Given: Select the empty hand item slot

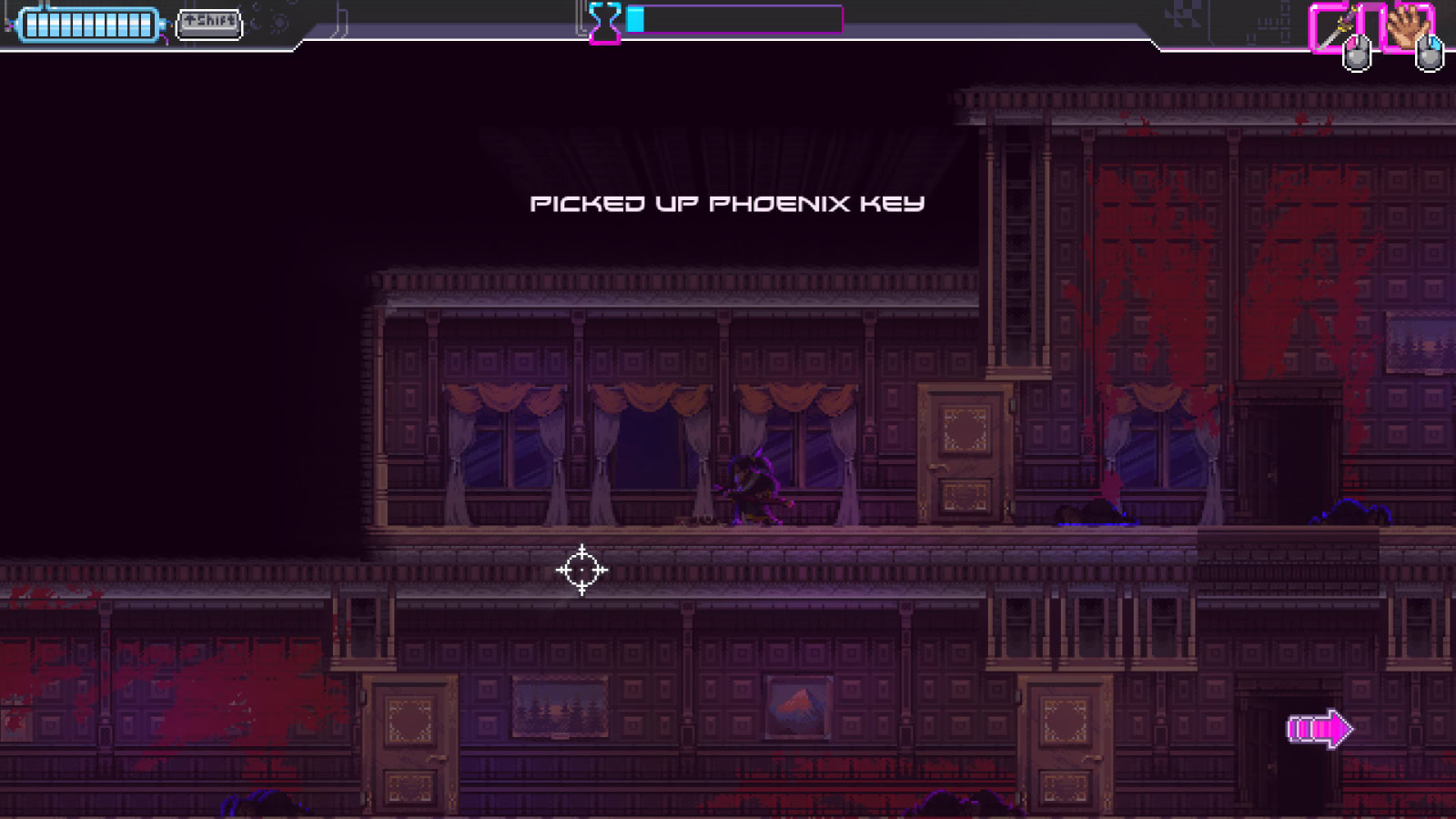Looking at the screenshot, I should click(x=1407, y=26).
